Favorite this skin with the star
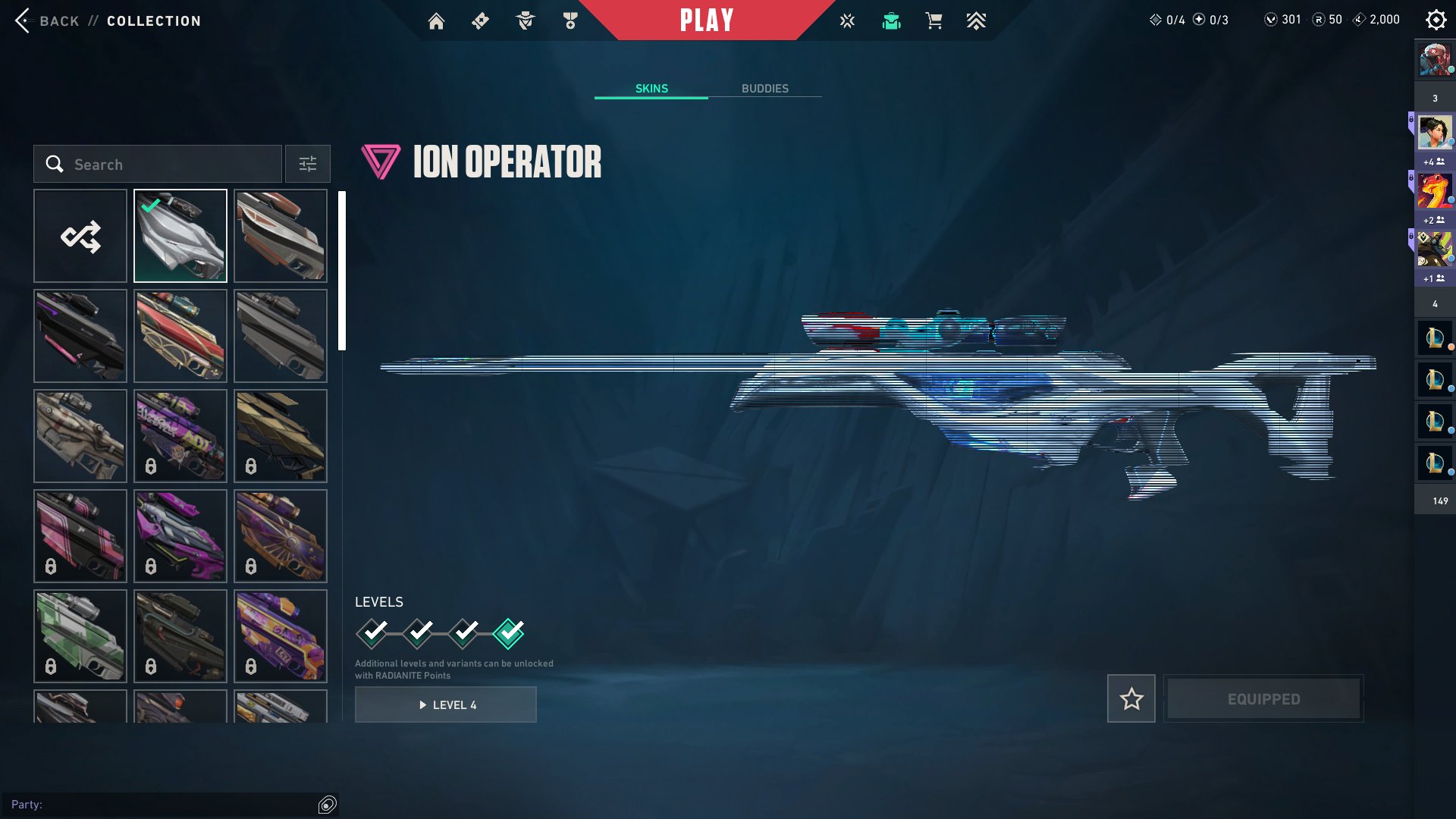Screen dimensions: 1456x819 coord(1131,698)
